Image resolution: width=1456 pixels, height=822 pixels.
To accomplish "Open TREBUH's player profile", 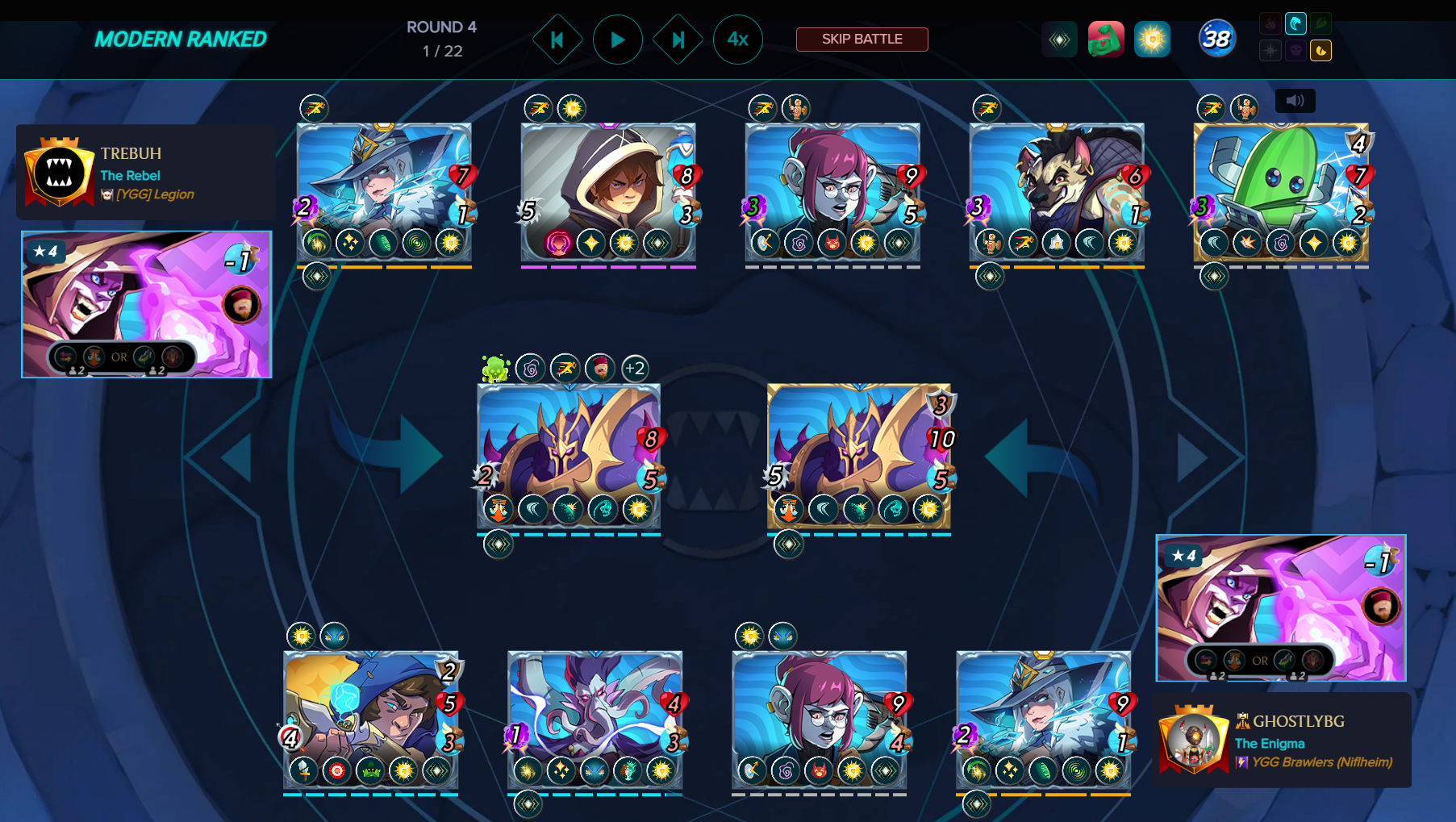I will tap(131, 153).
